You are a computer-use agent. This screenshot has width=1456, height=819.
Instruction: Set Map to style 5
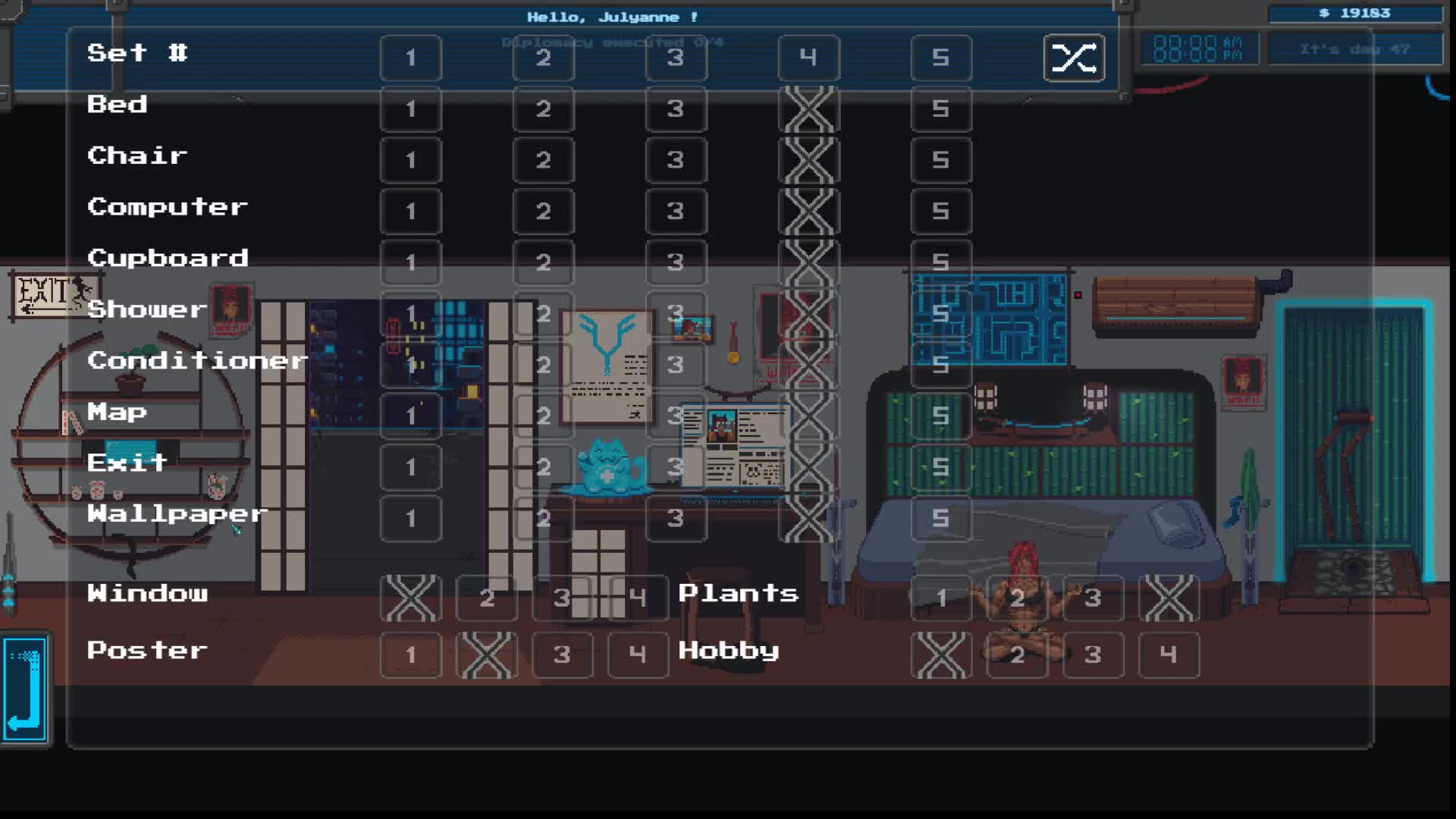940,416
